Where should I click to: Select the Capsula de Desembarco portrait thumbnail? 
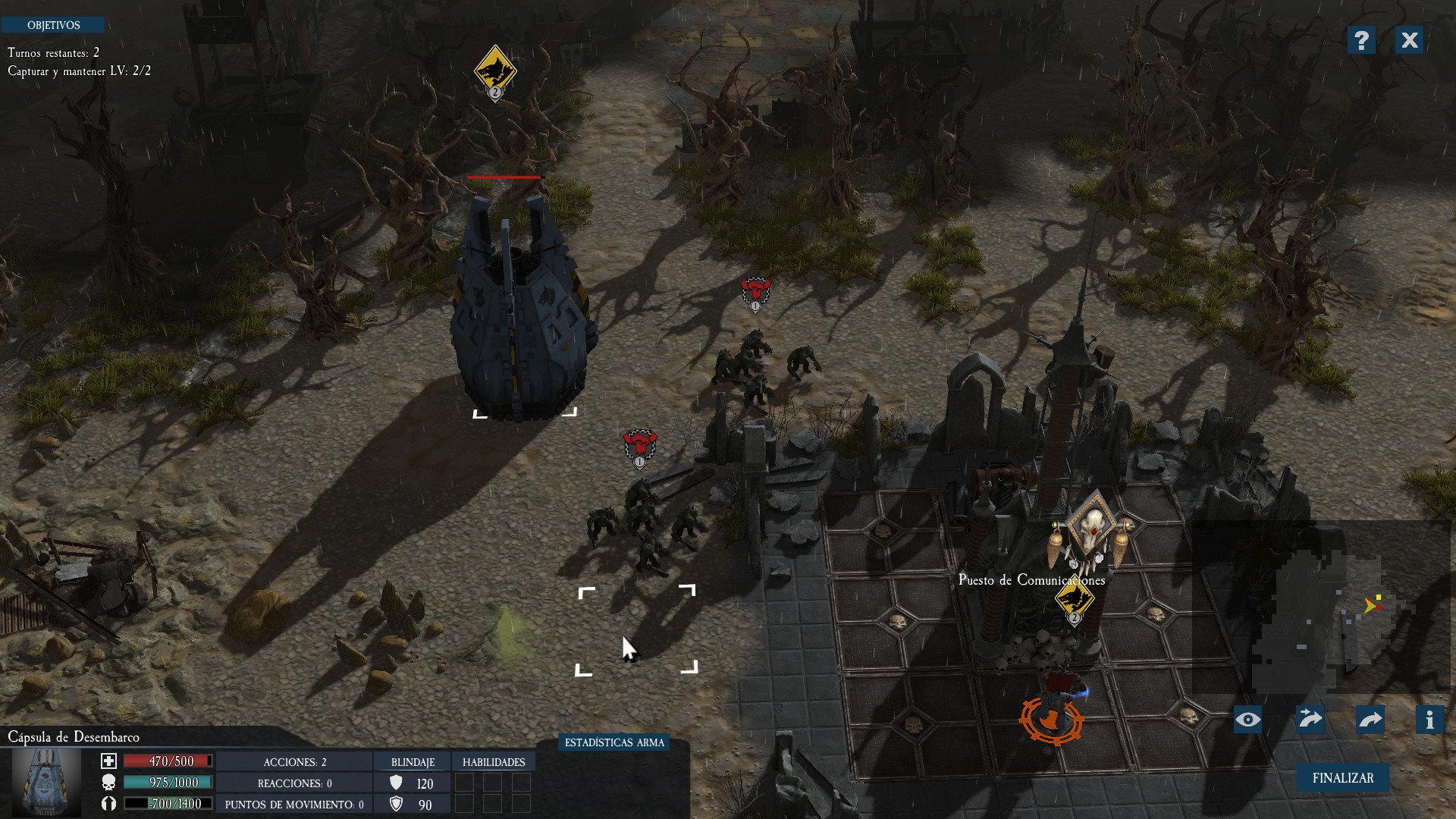coord(47,783)
